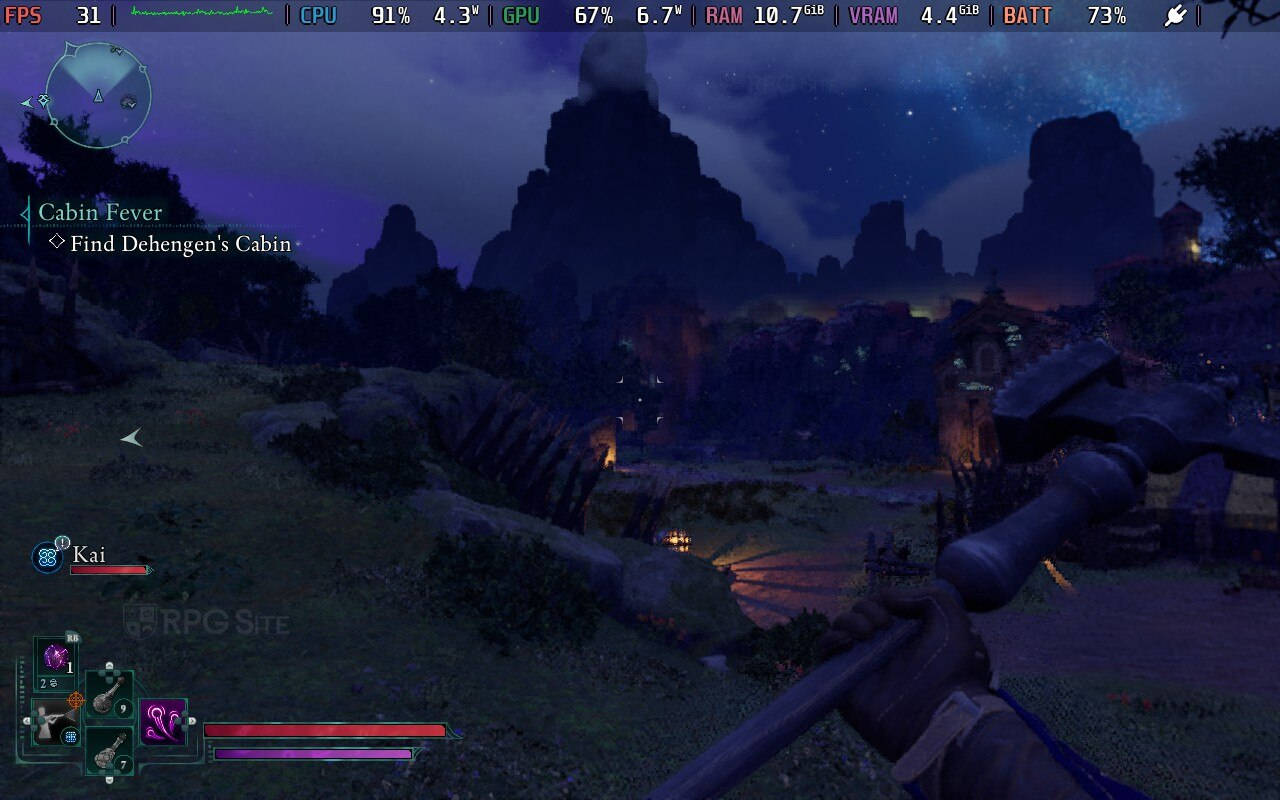
Task: Select the lower potion flask with 7
Action: (108, 750)
